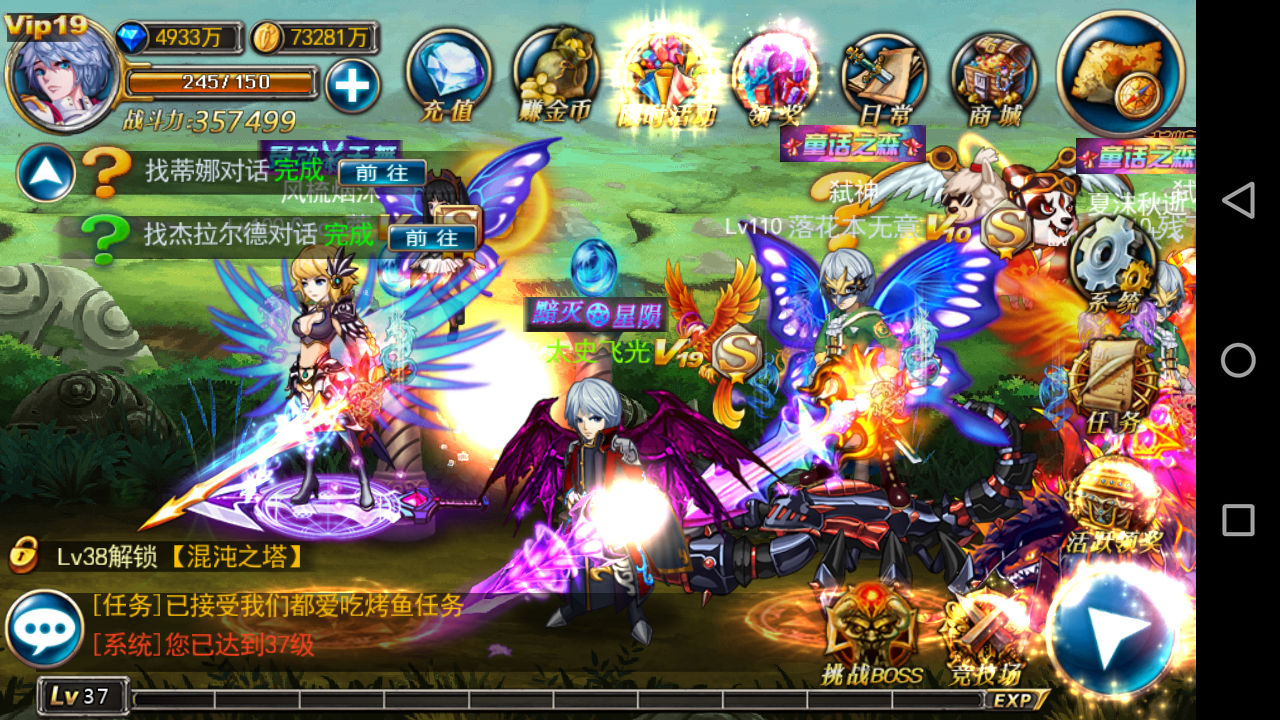
Task: Click 前往 for the 杰拉尔德 dialogue quest
Action: click(432, 237)
